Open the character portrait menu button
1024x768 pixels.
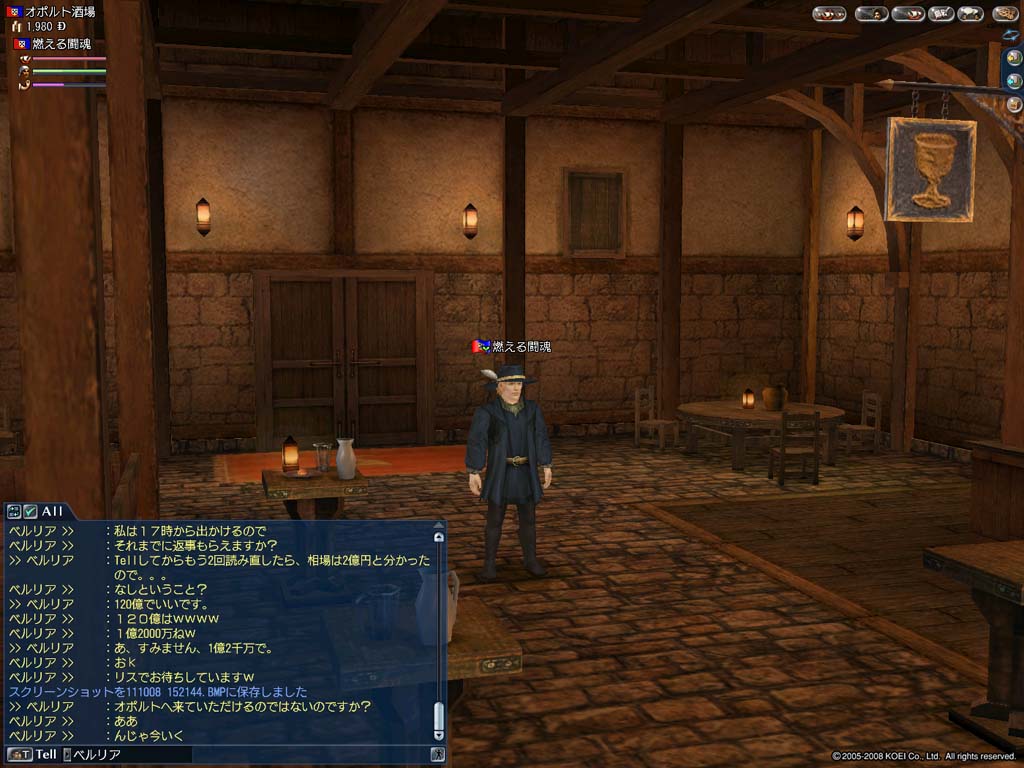click(871, 14)
